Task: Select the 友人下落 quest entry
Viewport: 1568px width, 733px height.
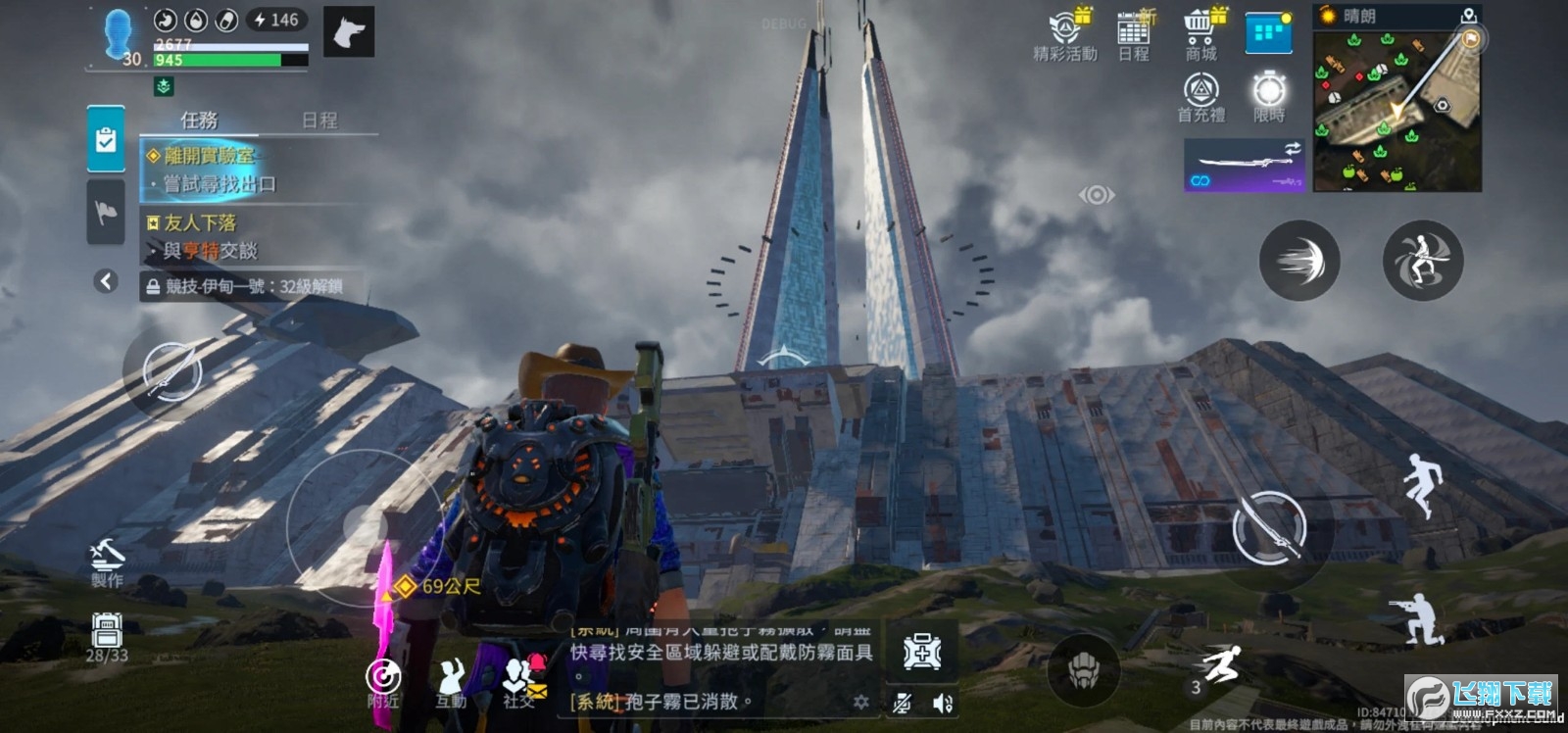Action: click(200, 223)
